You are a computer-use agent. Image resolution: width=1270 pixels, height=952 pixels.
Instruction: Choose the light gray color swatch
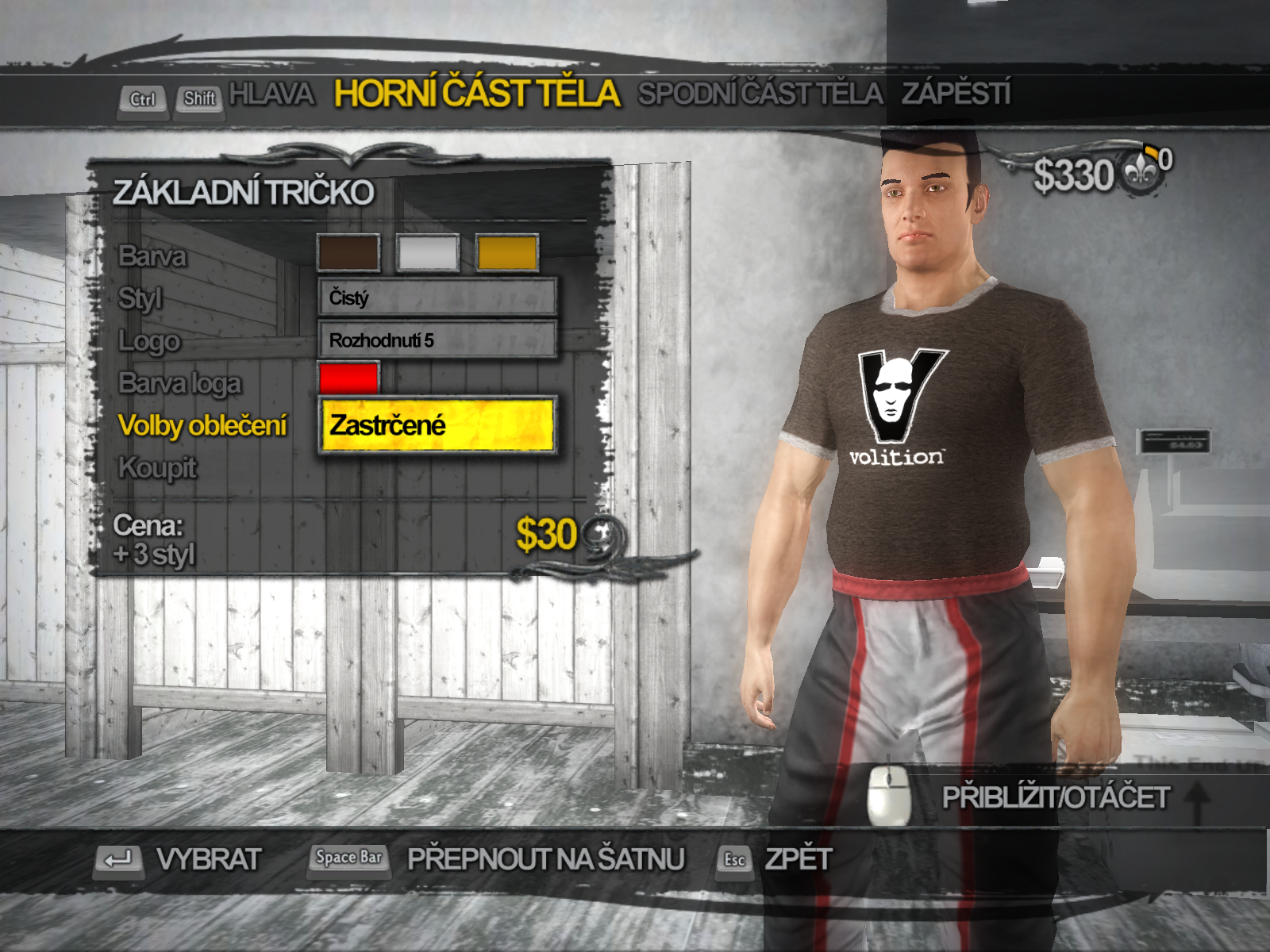coord(428,254)
